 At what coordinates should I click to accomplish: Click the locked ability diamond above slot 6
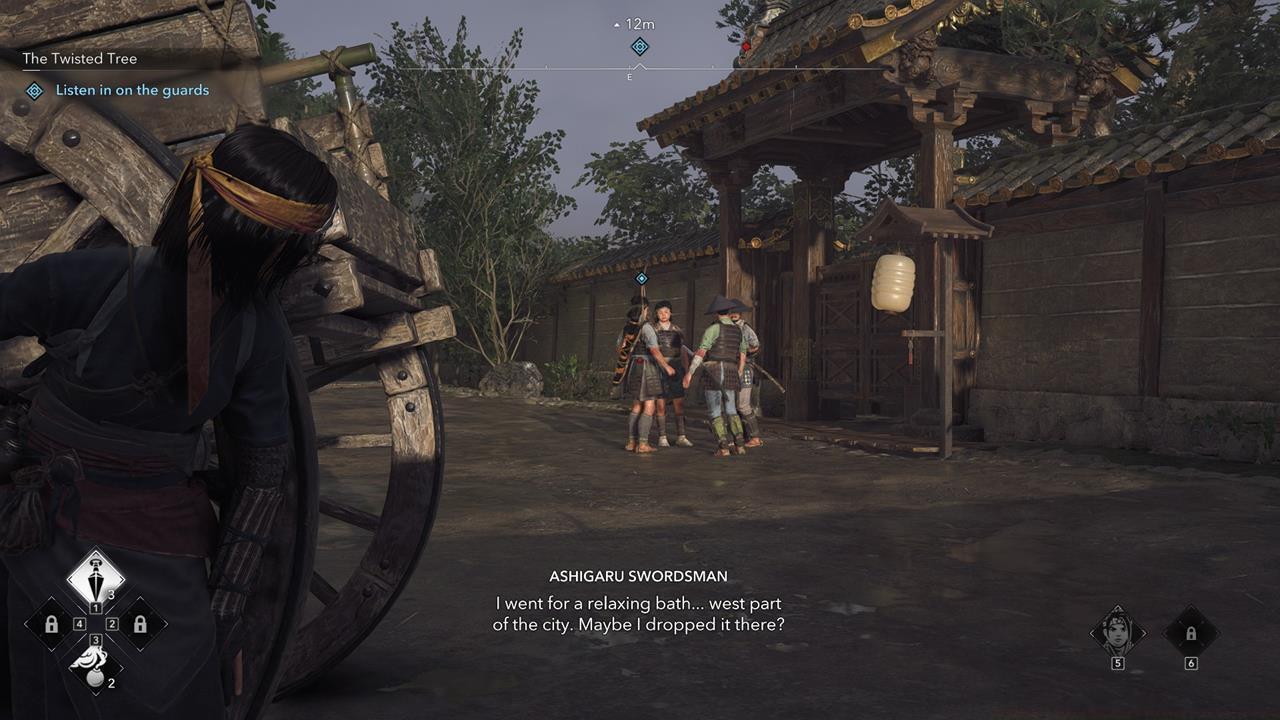1191,633
